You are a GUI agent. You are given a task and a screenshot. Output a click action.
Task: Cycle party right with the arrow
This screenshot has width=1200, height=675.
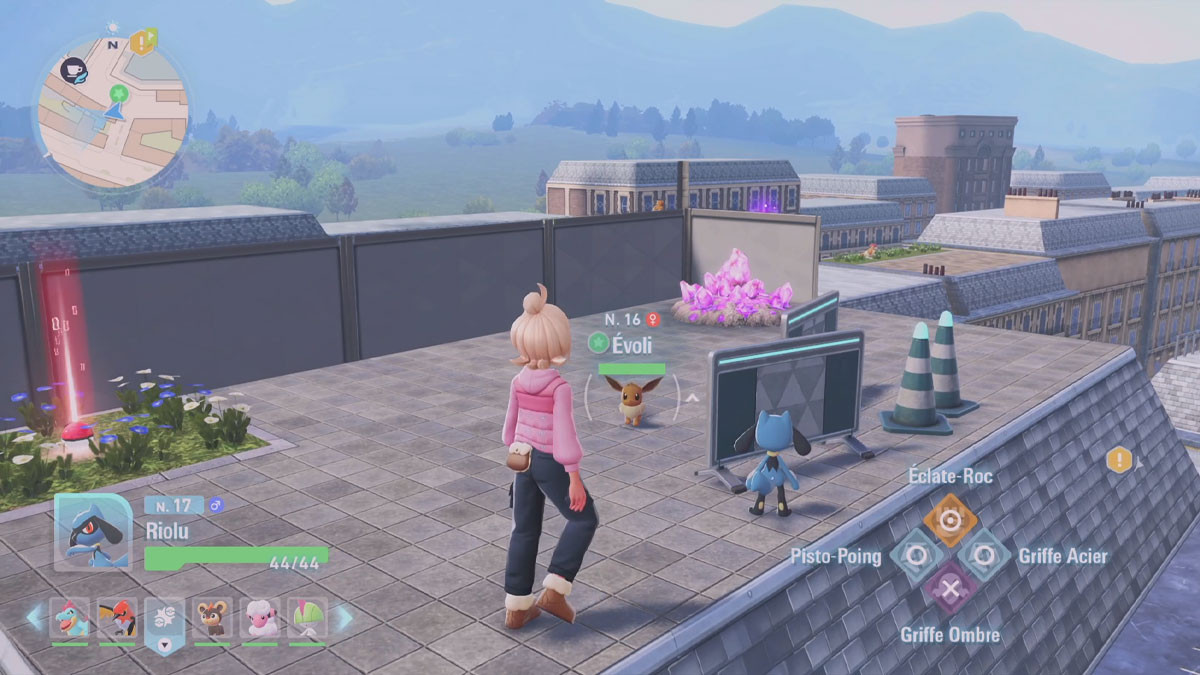tap(343, 619)
